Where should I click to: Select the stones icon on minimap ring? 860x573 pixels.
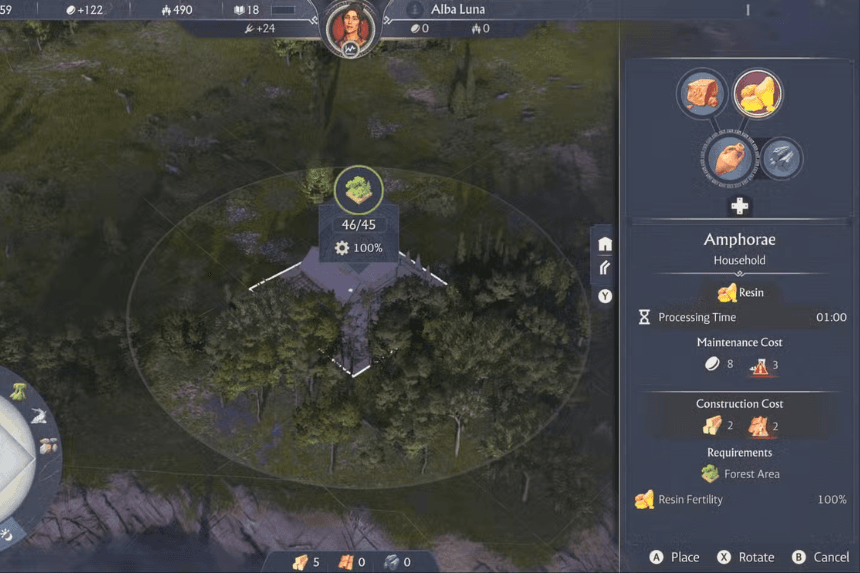47,446
